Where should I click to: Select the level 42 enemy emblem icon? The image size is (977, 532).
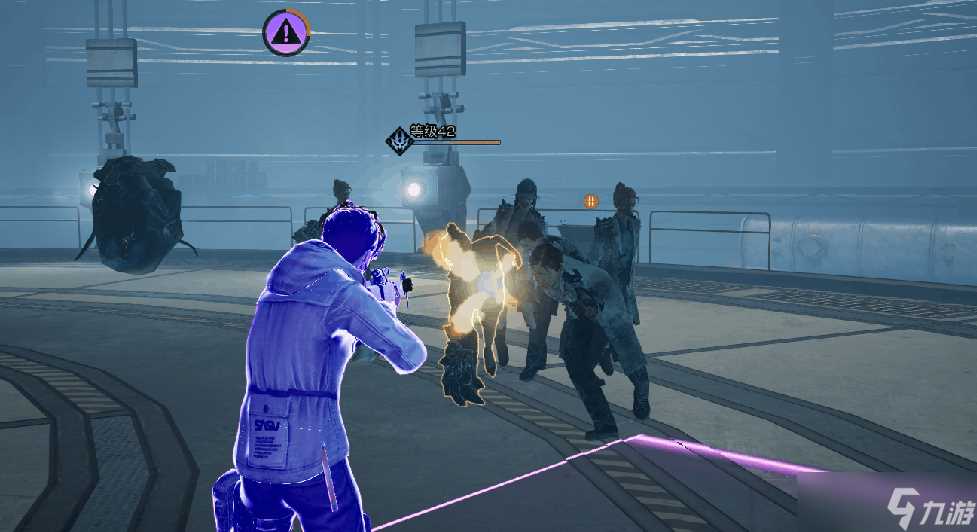click(x=400, y=141)
